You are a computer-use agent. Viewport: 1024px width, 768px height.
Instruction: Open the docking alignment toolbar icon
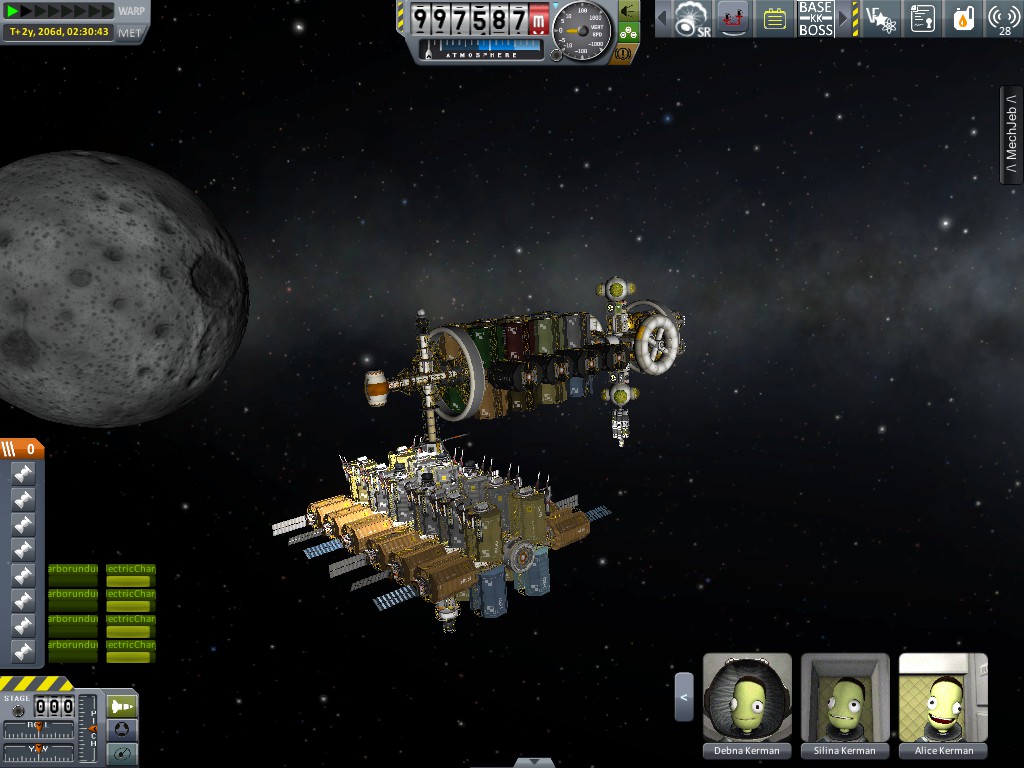point(733,18)
